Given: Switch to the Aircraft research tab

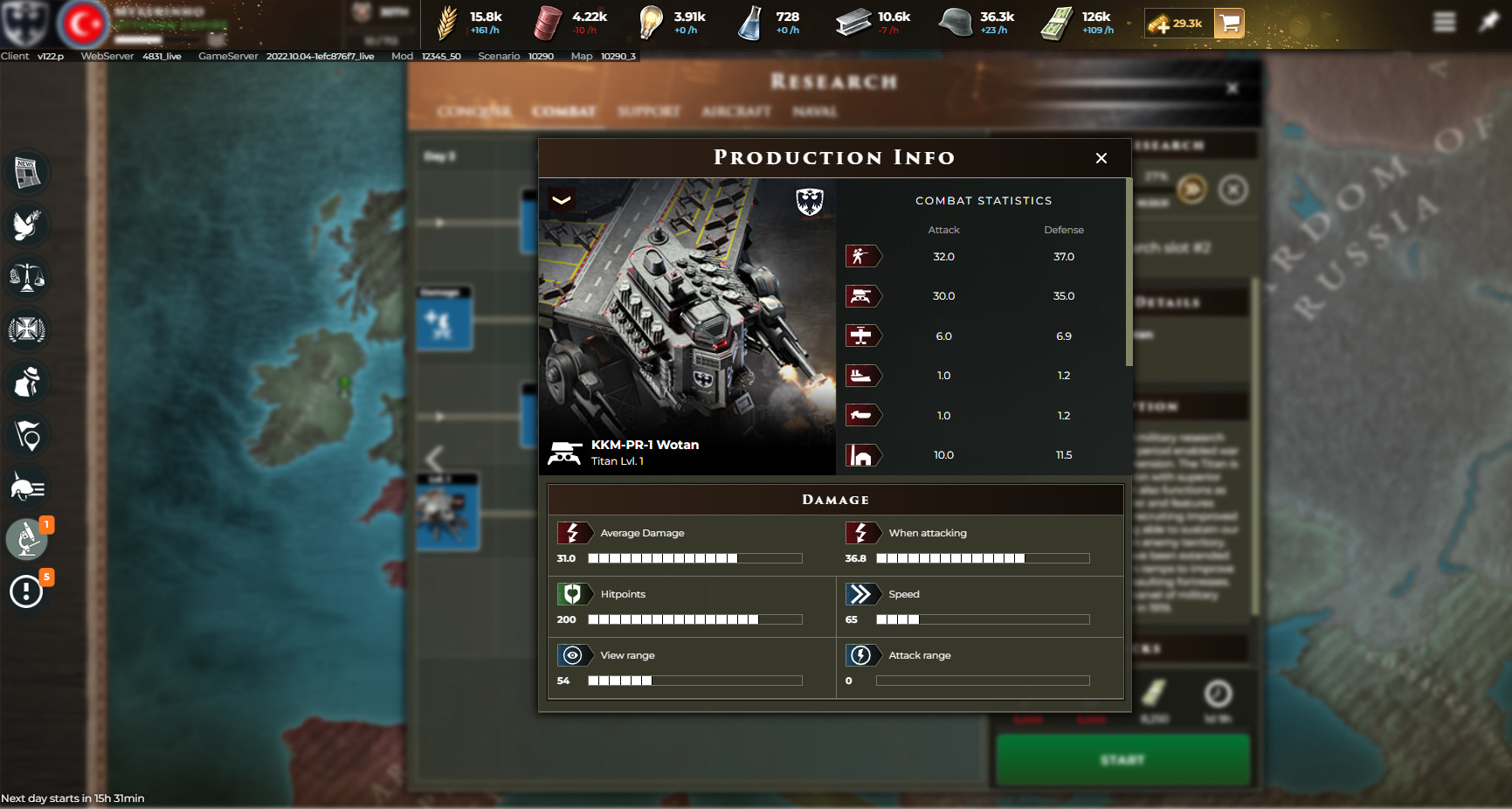Looking at the screenshot, I should point(735,112).
